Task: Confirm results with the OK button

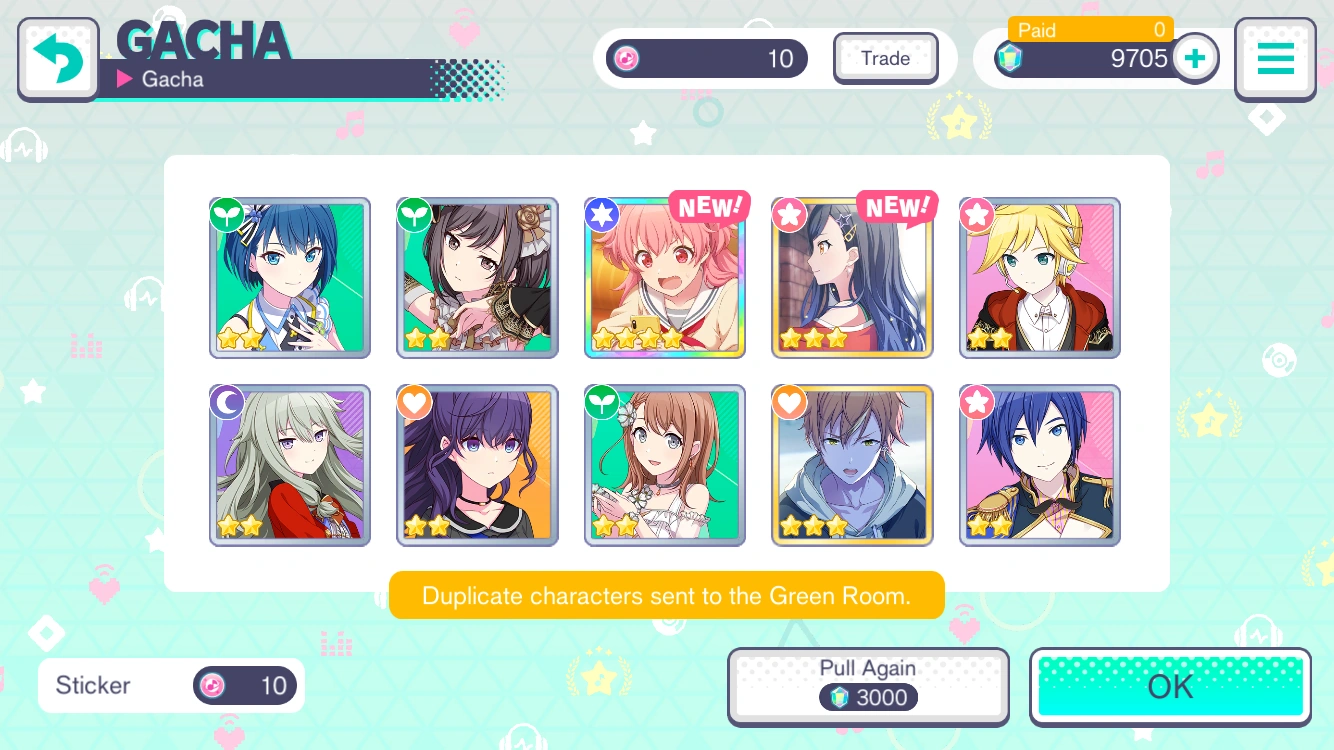Action: coord(1169,686)
